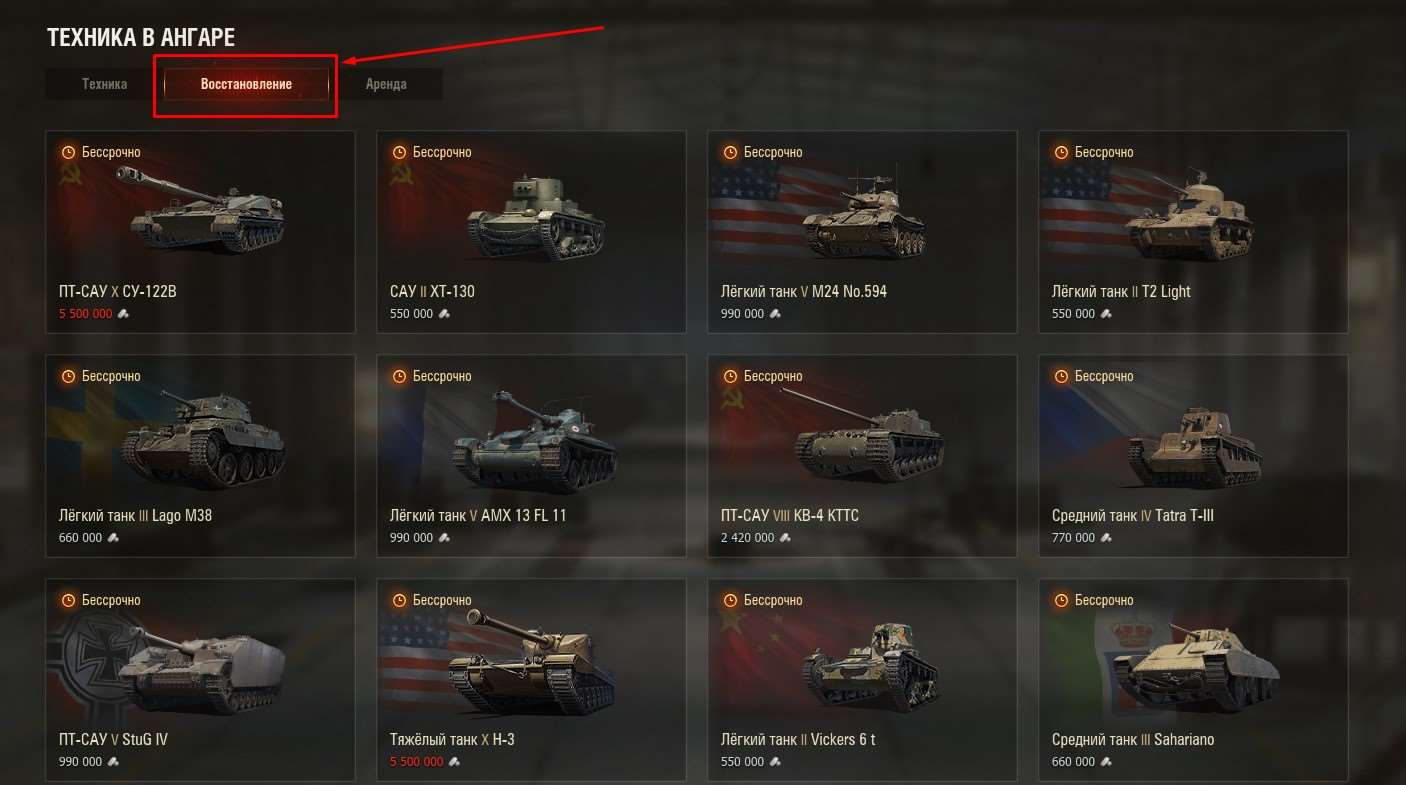Select the Восстановление tab
Screen dimensions: 1406x785
coord(245,84)
